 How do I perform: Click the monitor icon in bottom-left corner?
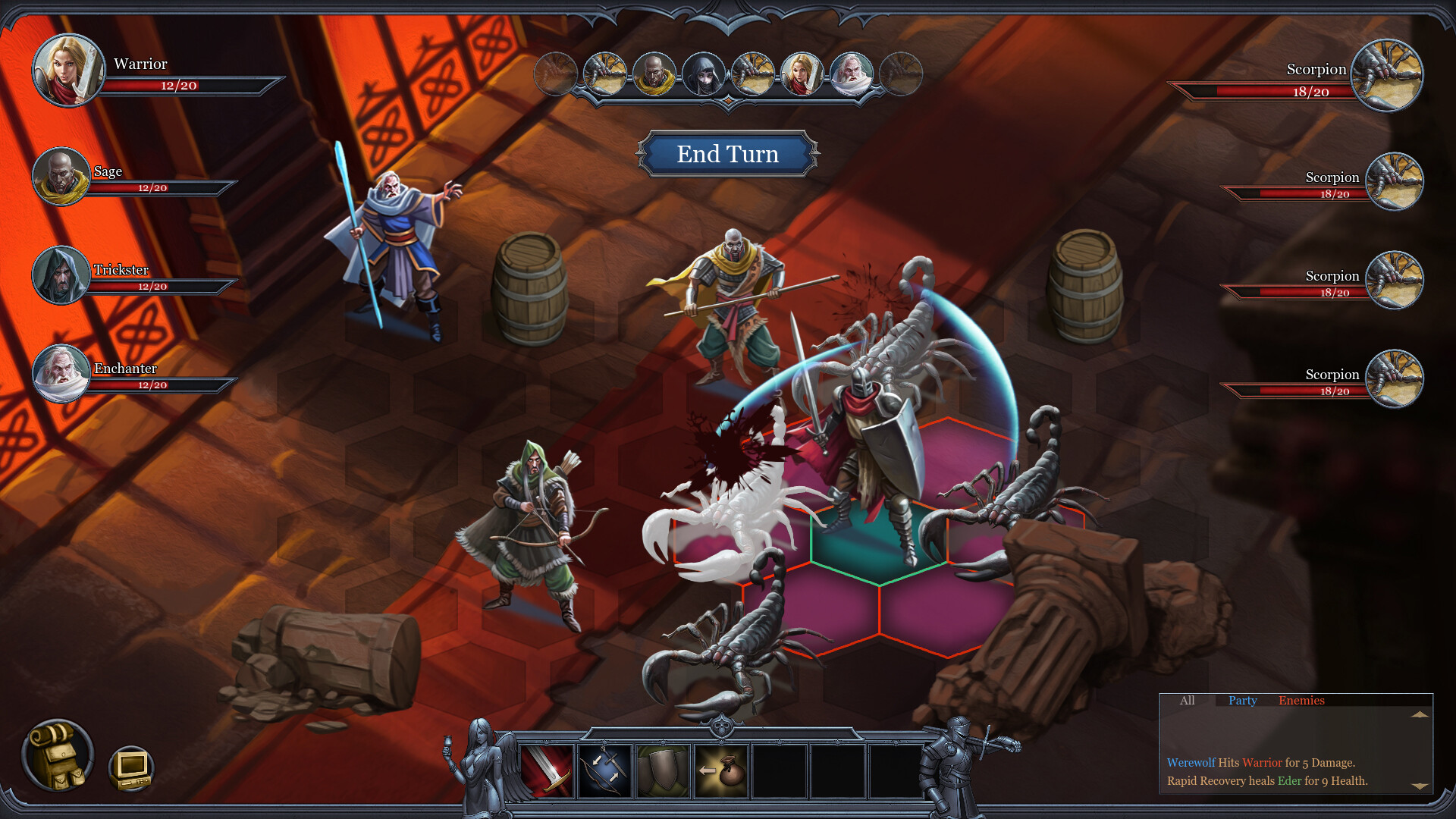[130, 768]
